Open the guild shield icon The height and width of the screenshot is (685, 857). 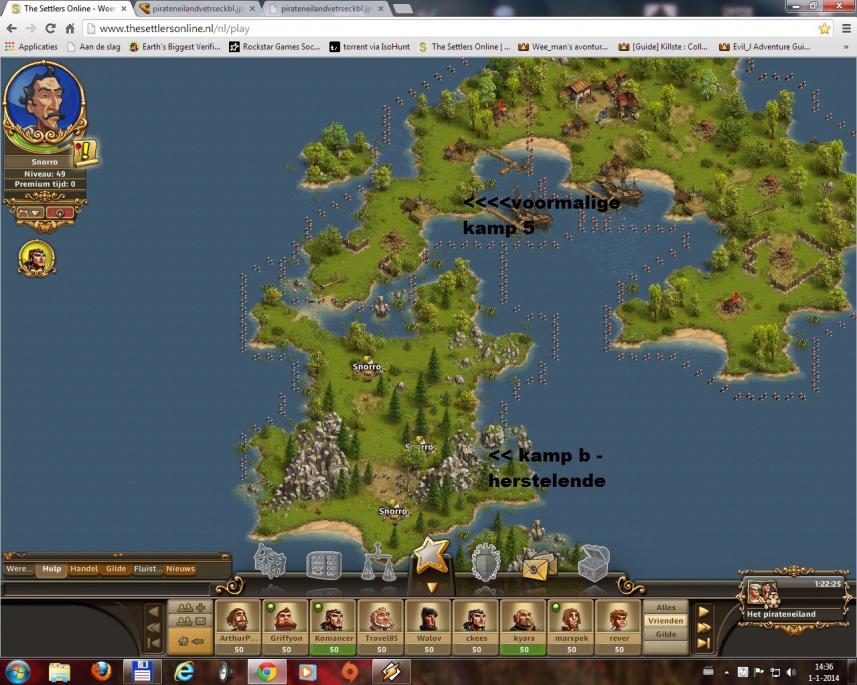pos(485,562)
